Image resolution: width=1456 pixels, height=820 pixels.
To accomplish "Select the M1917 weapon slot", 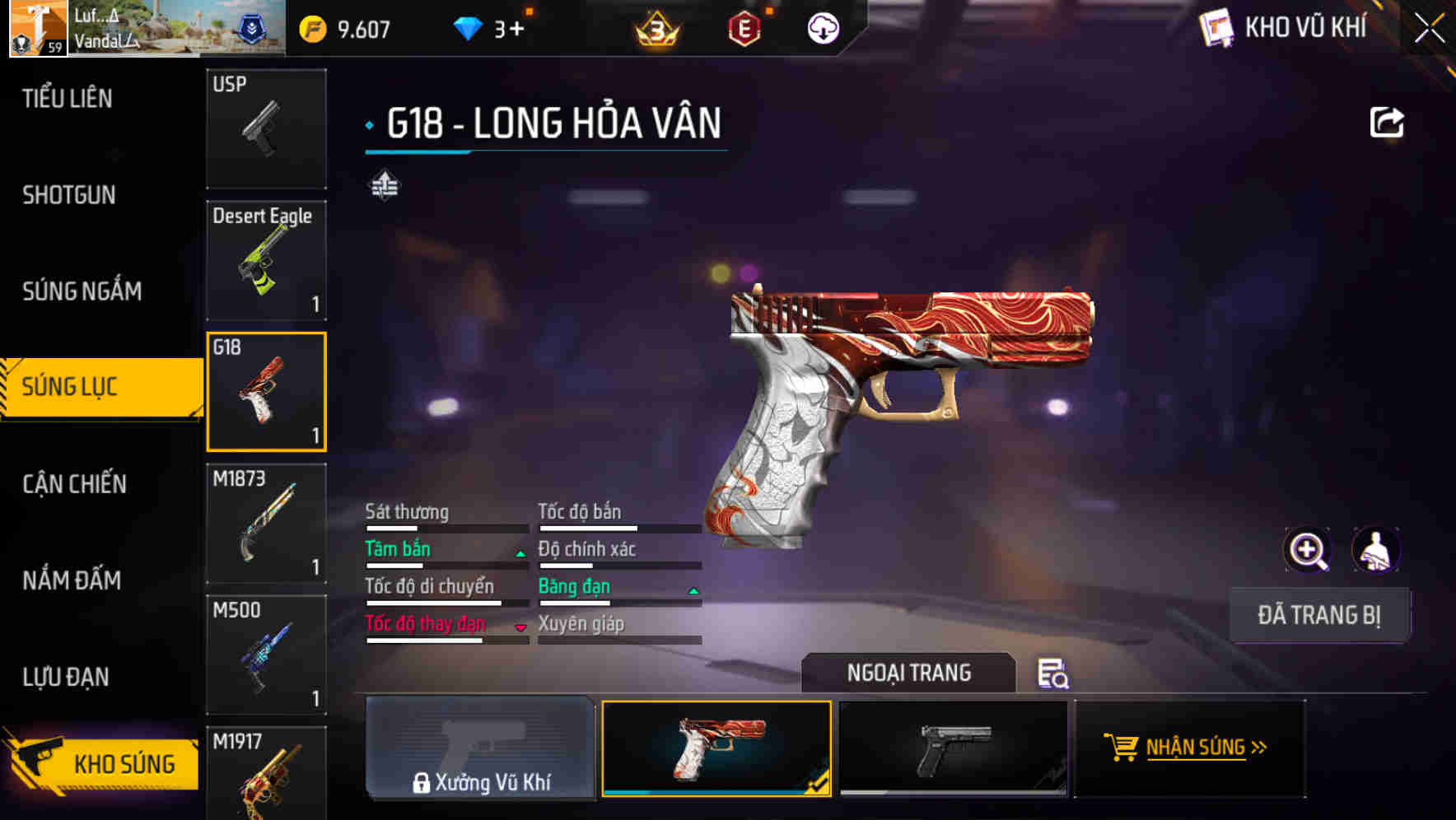I will [x=266, y=774].
